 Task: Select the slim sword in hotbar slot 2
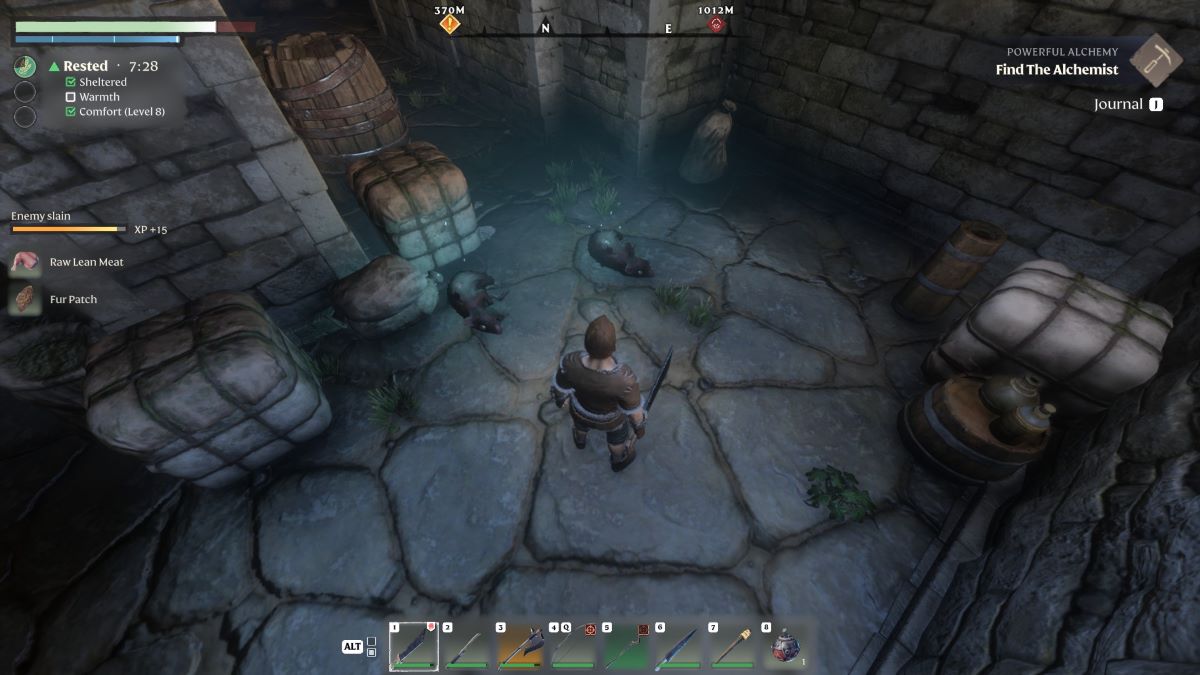point(466,647)
